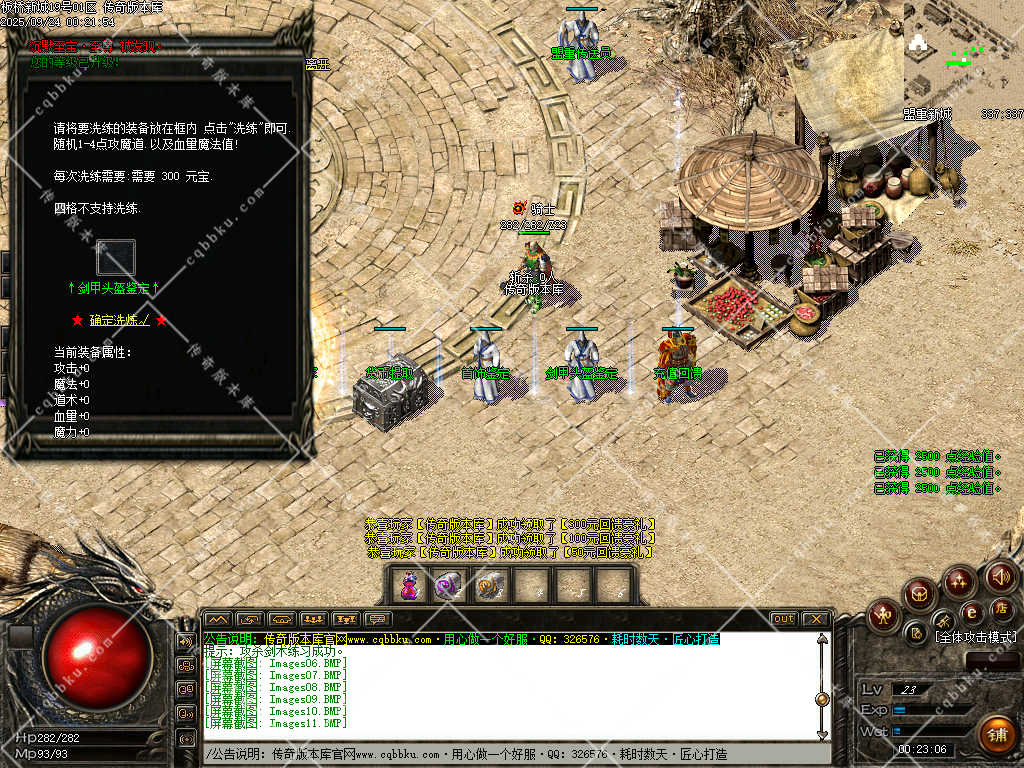Screen dimensions: 1024x768
Task: Click the round 'e' button
Action: click(970, 612)
